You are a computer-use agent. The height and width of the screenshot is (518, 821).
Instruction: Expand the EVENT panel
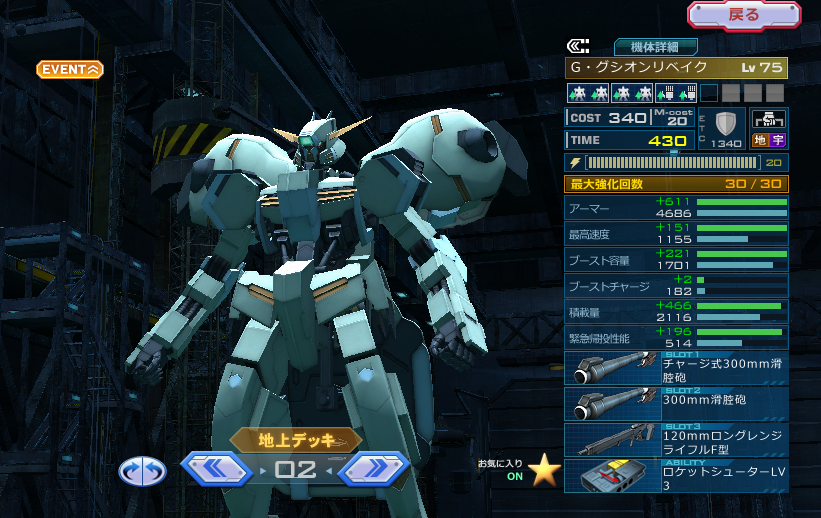(70, 69)
